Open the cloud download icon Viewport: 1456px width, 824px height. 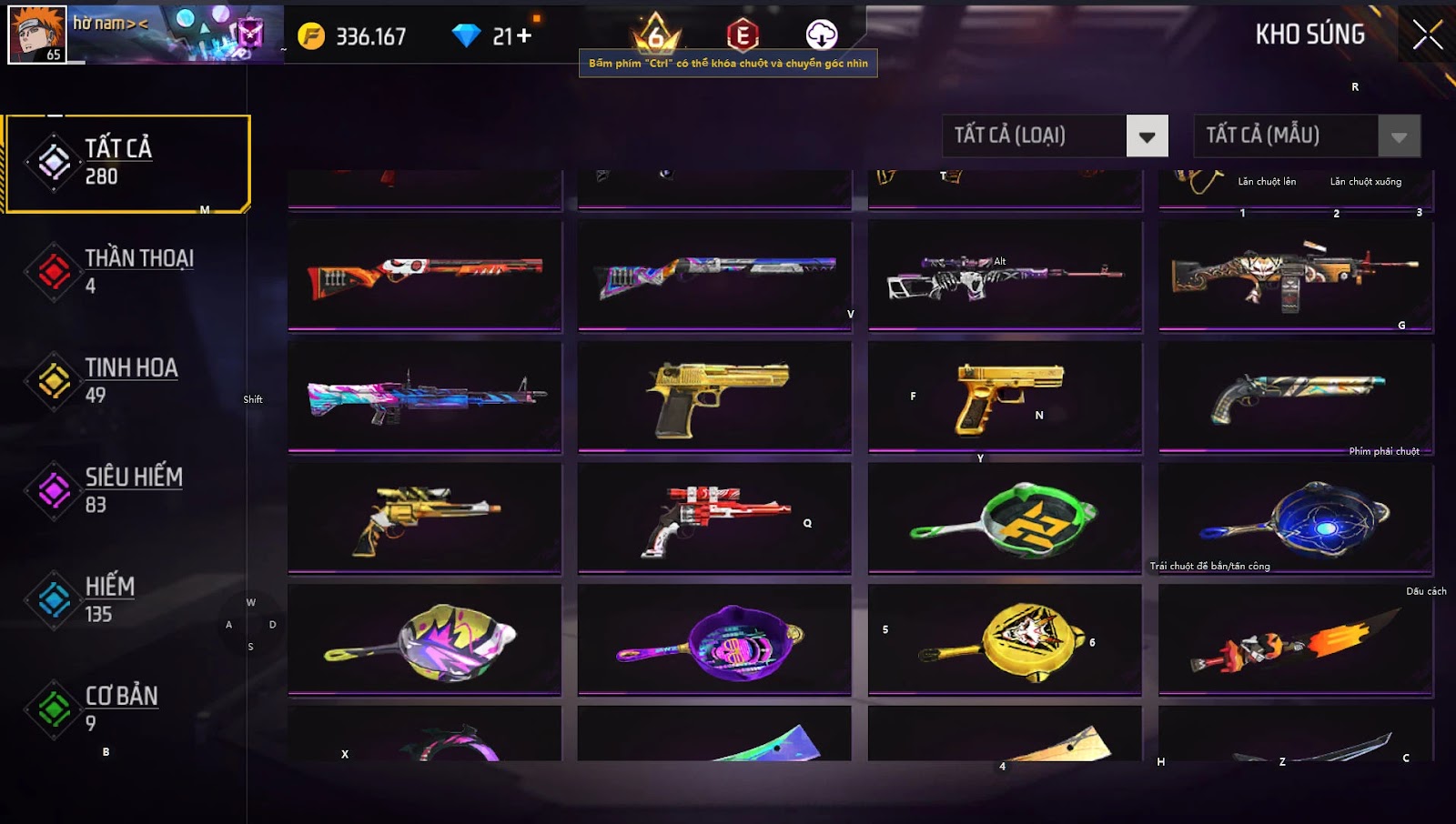click(x=821, y=35)
